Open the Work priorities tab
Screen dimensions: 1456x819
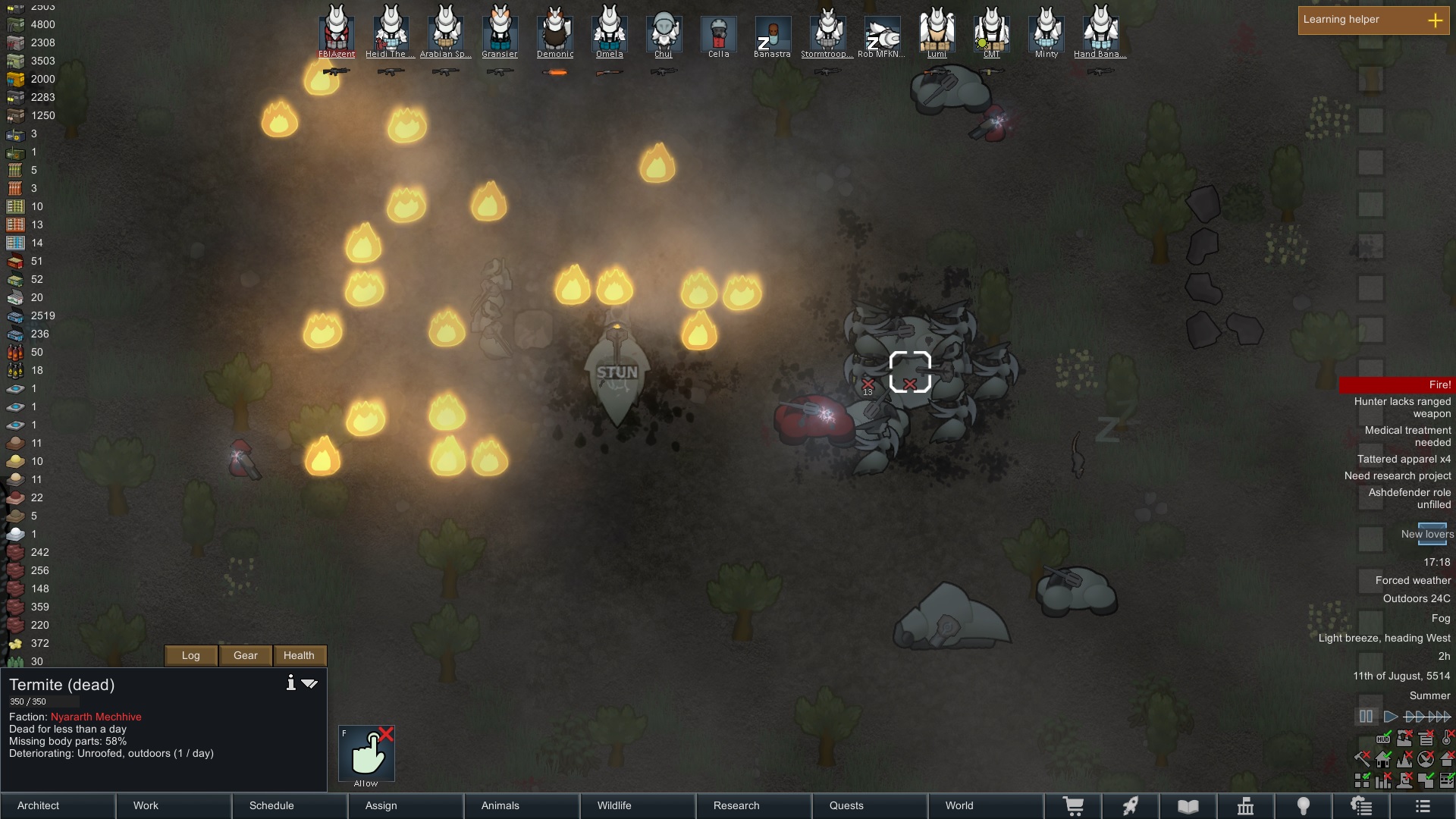(174, 805)
